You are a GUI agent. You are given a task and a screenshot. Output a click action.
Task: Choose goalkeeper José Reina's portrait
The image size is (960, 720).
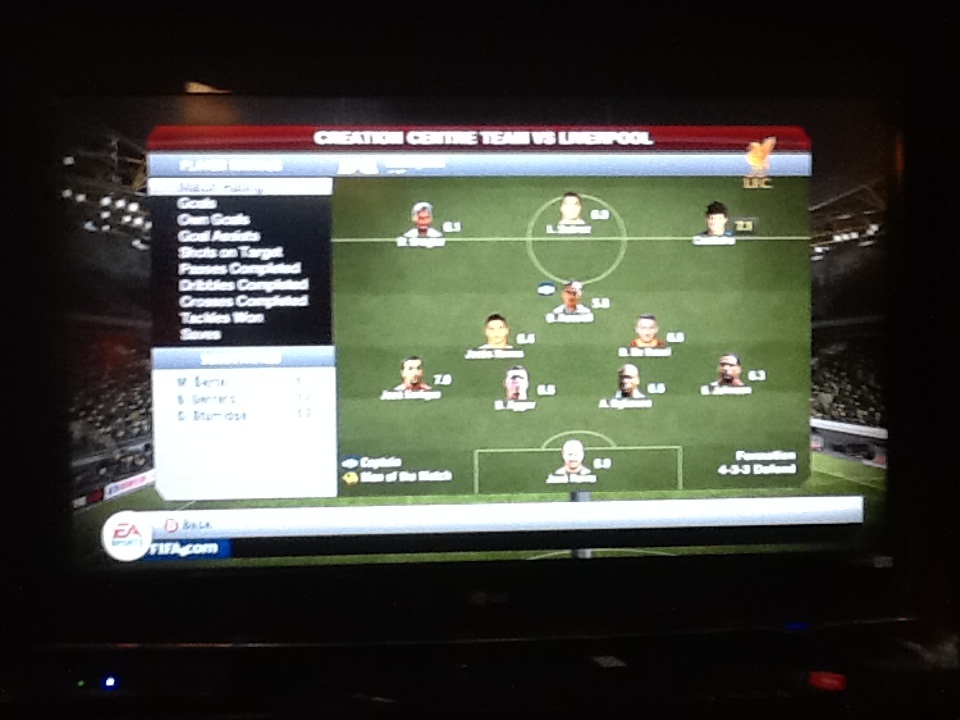click(572, 456)
